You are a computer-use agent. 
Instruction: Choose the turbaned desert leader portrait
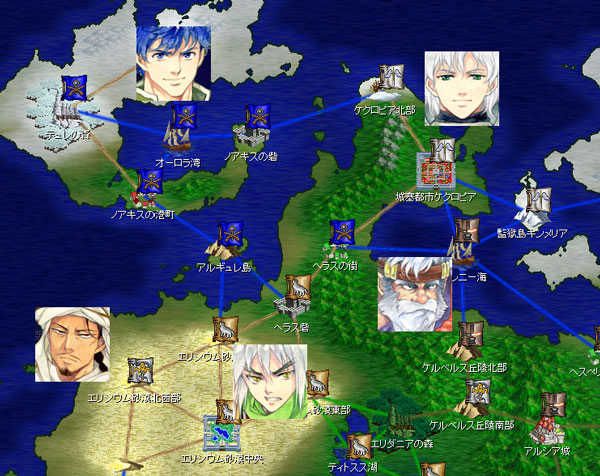(72, 344)
